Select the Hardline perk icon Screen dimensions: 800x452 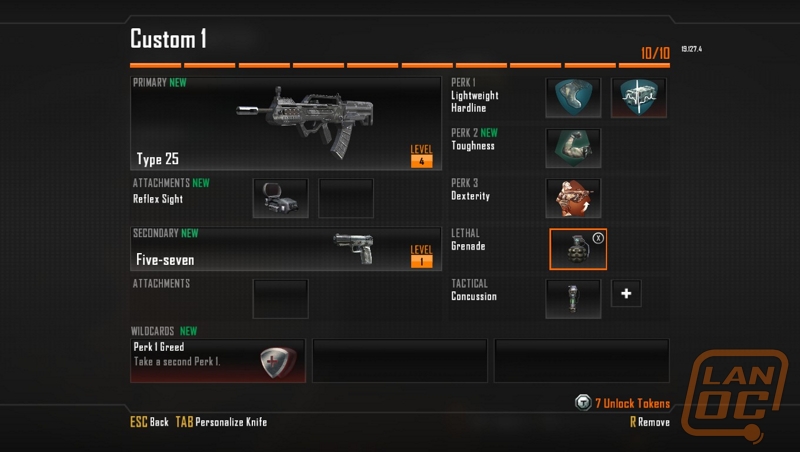tap(638, 98)
